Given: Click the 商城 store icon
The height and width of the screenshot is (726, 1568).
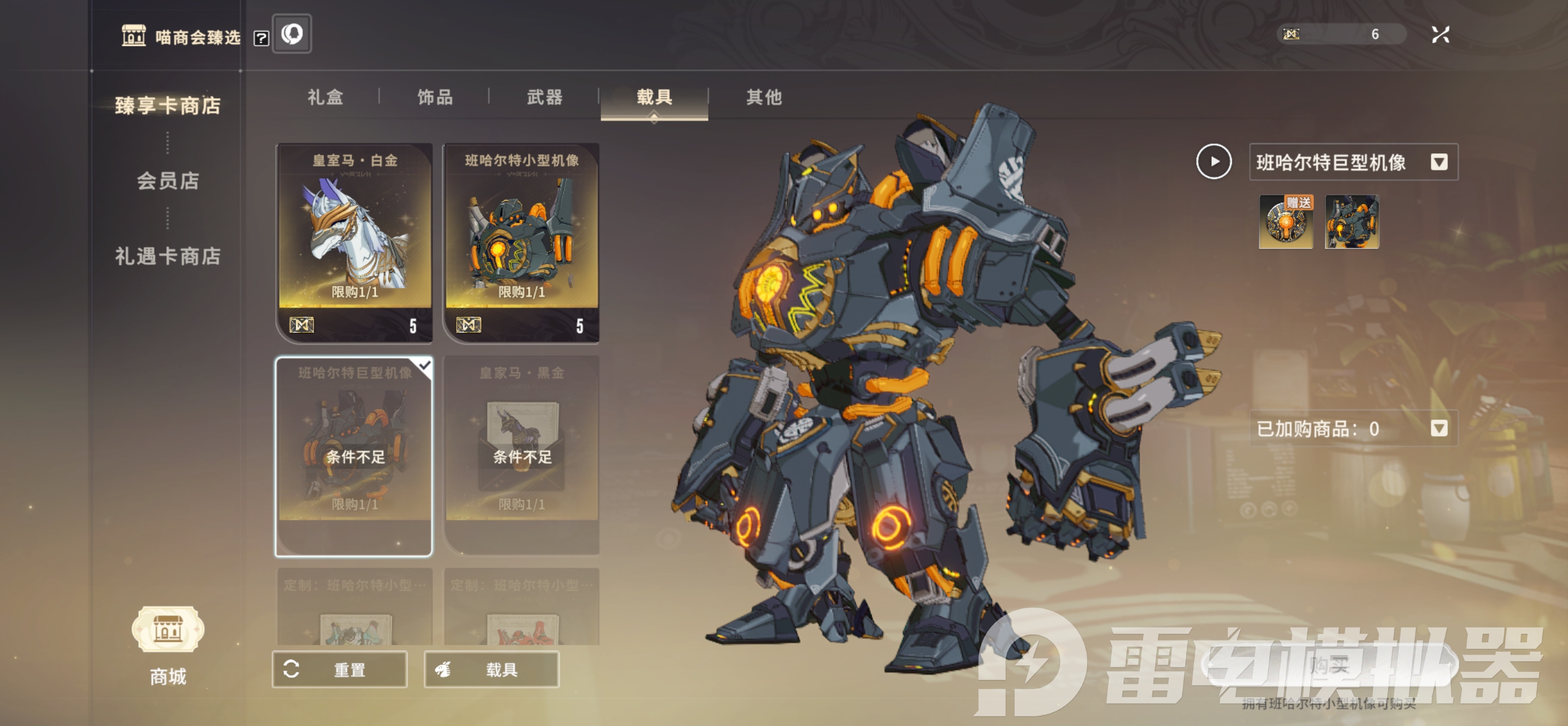Looking at the screenshot, I should click(167, 630).
